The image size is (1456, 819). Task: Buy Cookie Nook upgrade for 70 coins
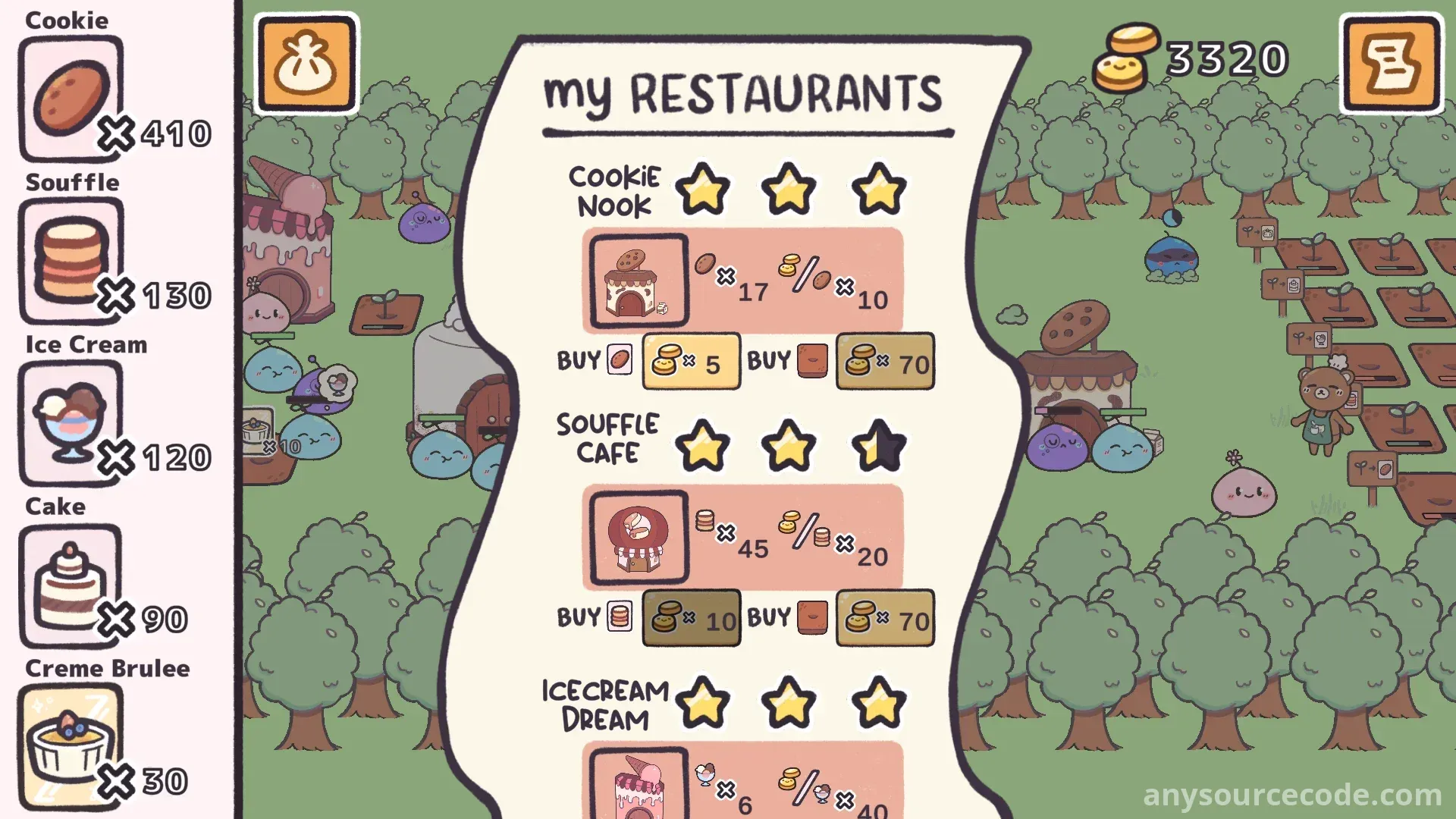pyautogui.click(x=885, y=362)
